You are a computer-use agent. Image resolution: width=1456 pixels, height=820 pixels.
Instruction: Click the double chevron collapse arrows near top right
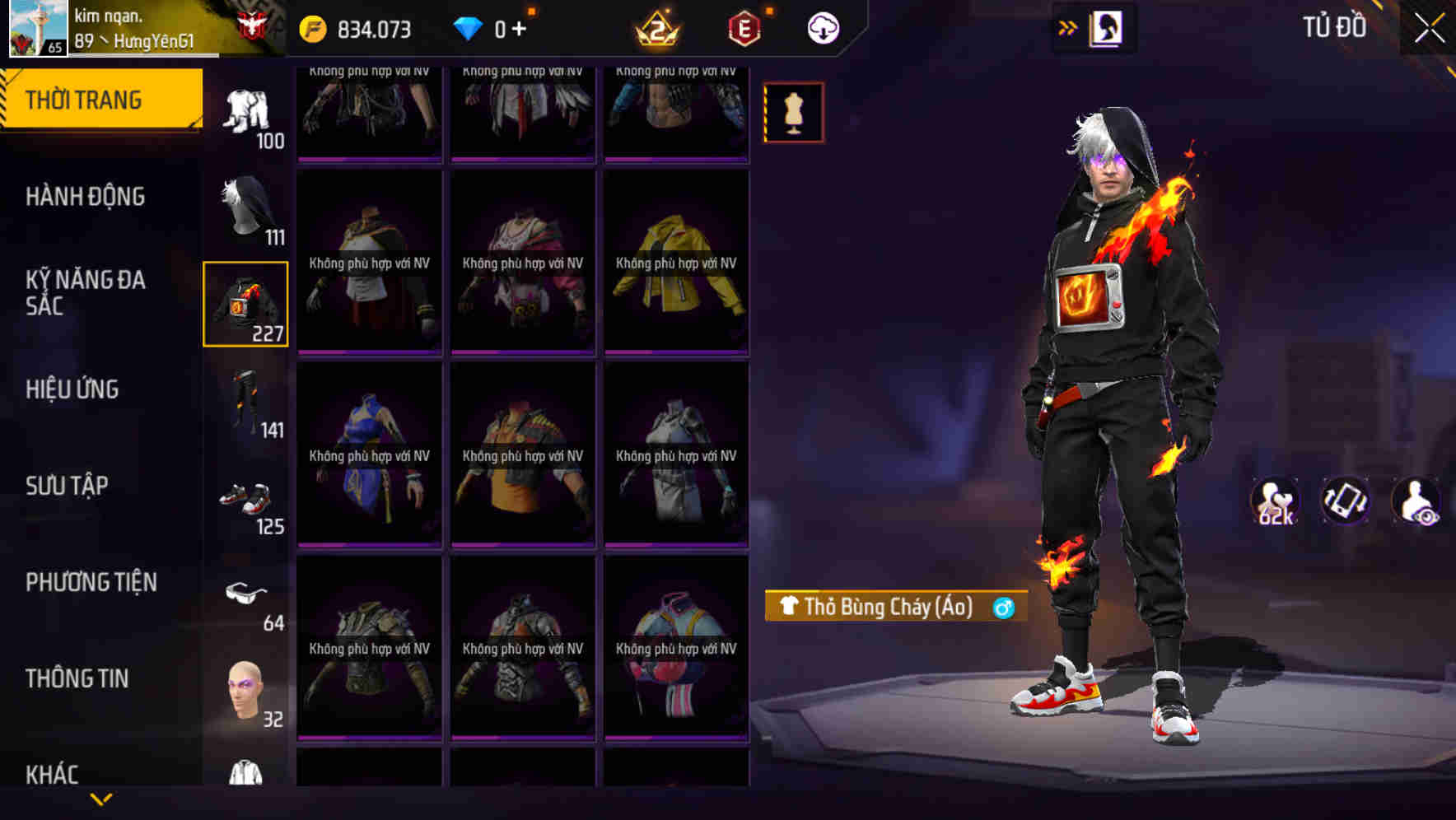1068,27
